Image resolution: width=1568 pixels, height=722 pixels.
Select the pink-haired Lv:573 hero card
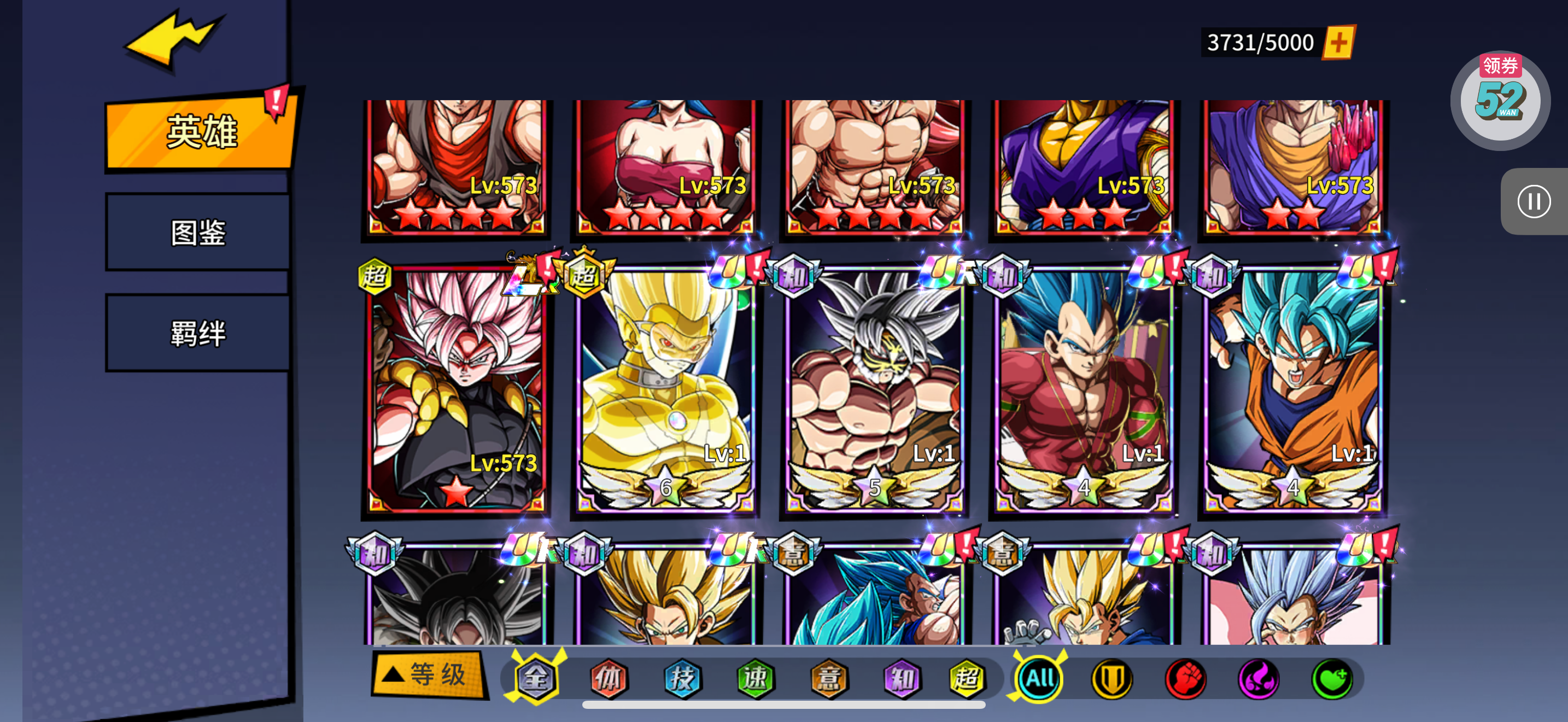pyautogui.click(x=457, y=389)
